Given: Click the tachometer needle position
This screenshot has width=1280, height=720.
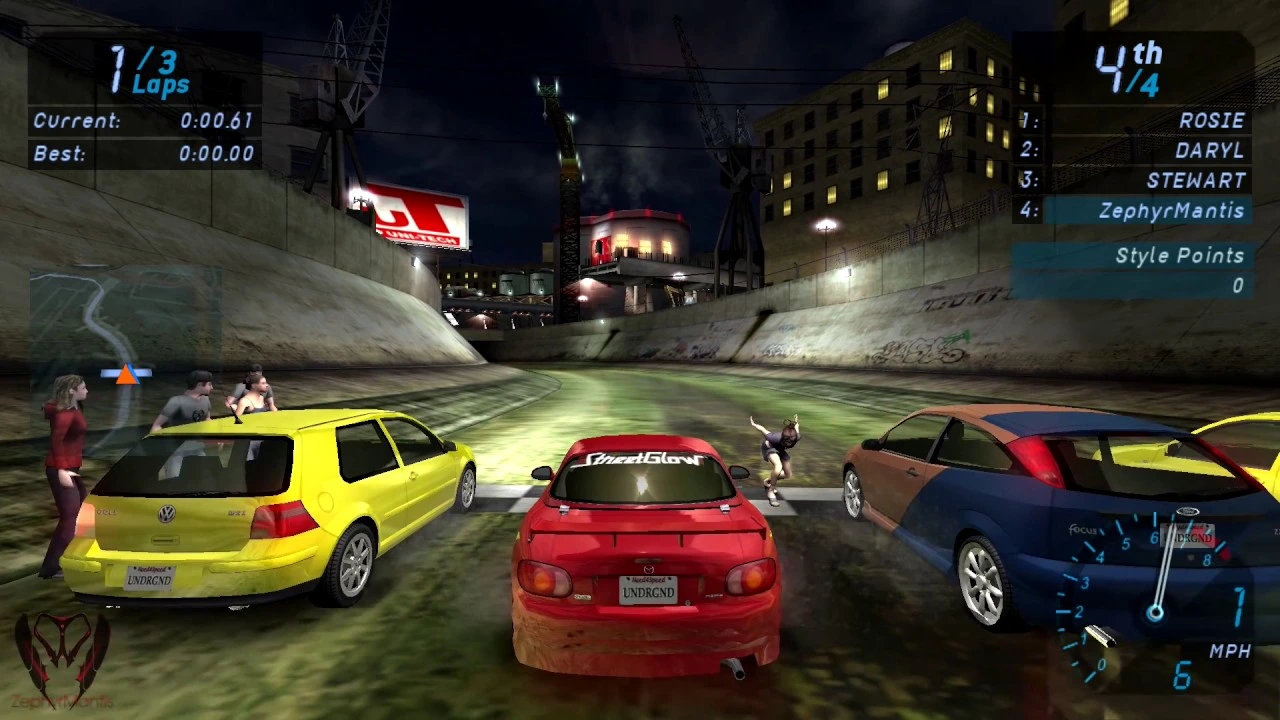Looking at the screenshot, I should point(1163,570).
